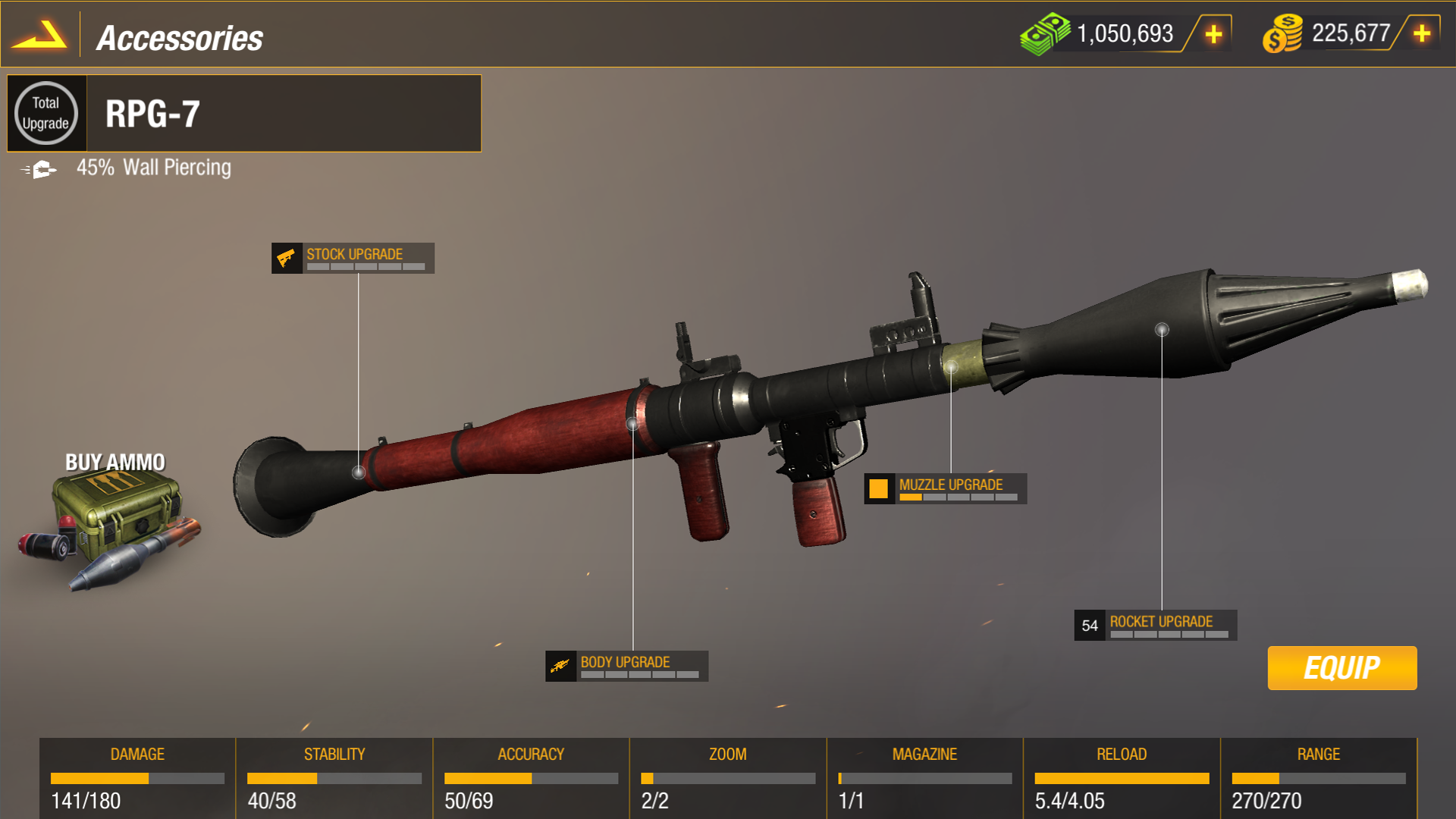Open the Stock Upgrade panel
Screen dimensions: 1456x819
[x=353, y=258]
